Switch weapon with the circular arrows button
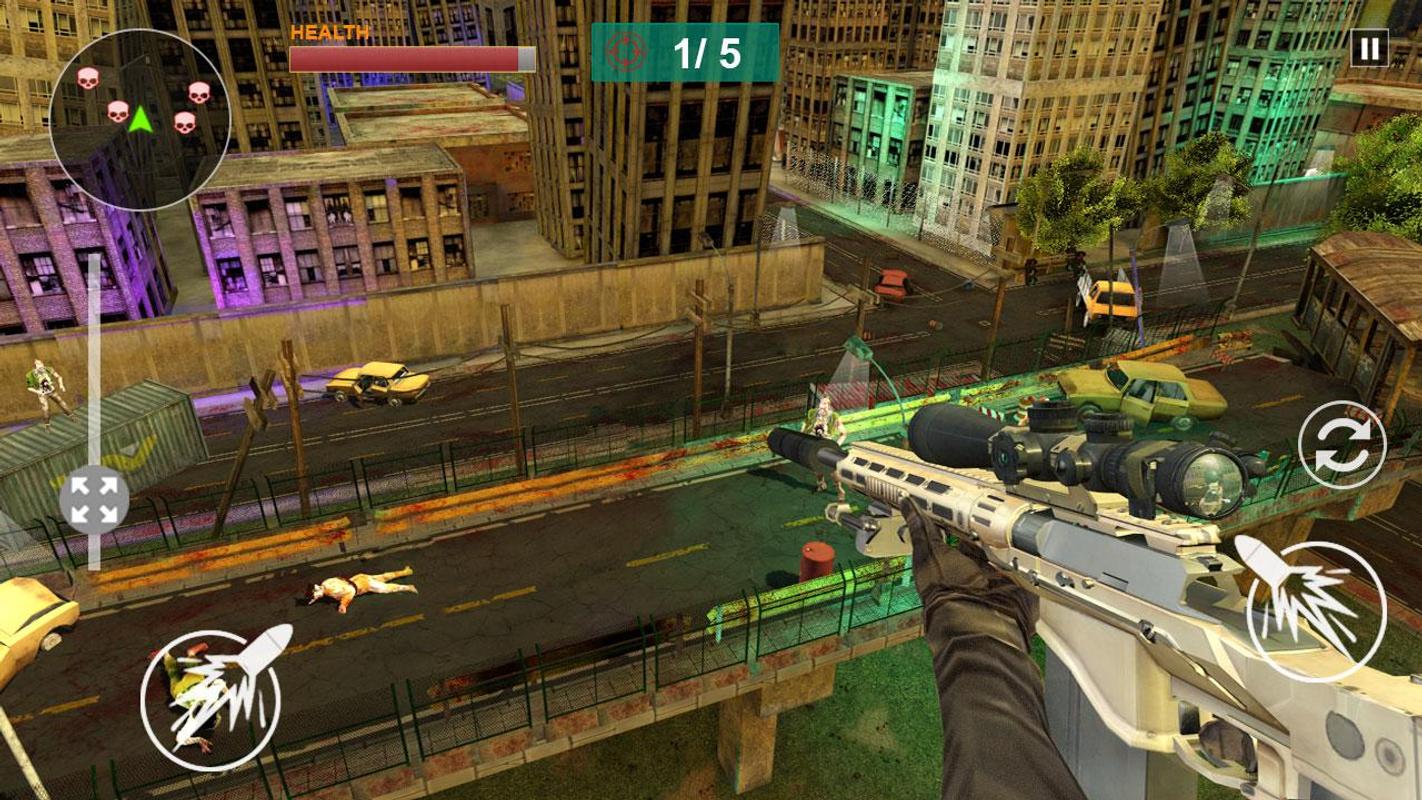The width and height of the screenshot is (1422, 800). coord(1342,445)
